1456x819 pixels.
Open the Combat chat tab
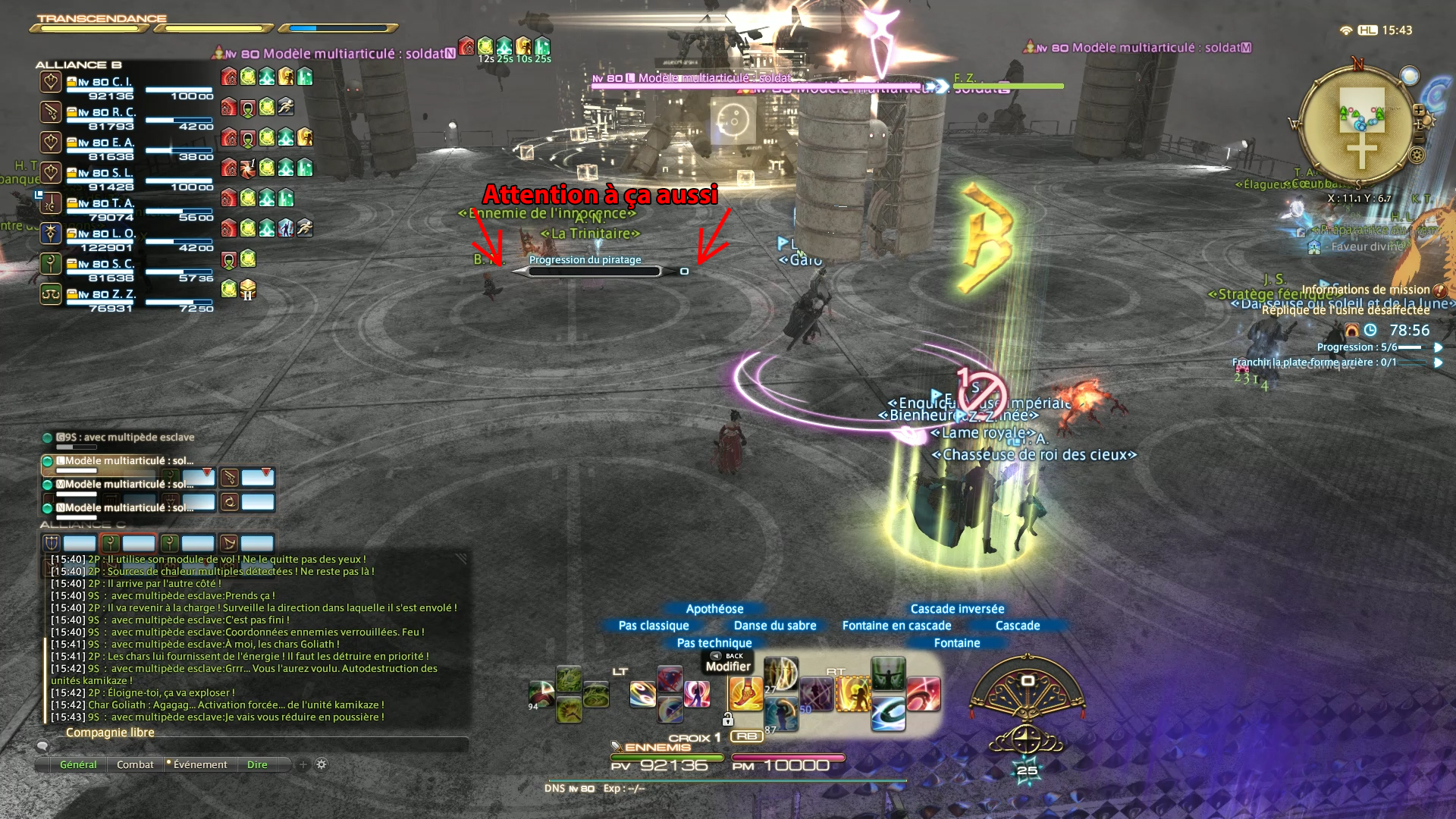[135, 764]
